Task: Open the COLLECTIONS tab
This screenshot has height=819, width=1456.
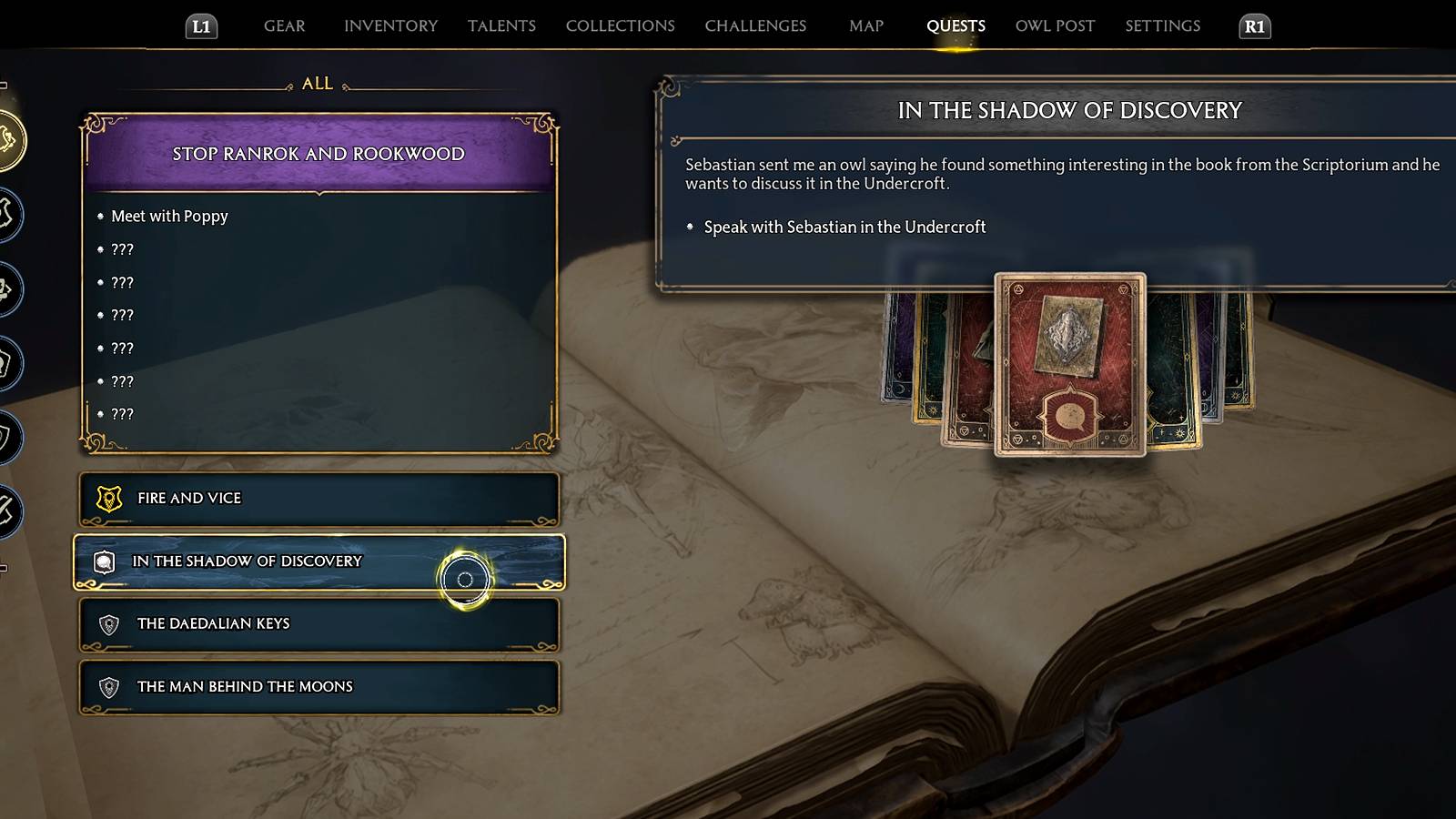Action: (x=619, y=25)
